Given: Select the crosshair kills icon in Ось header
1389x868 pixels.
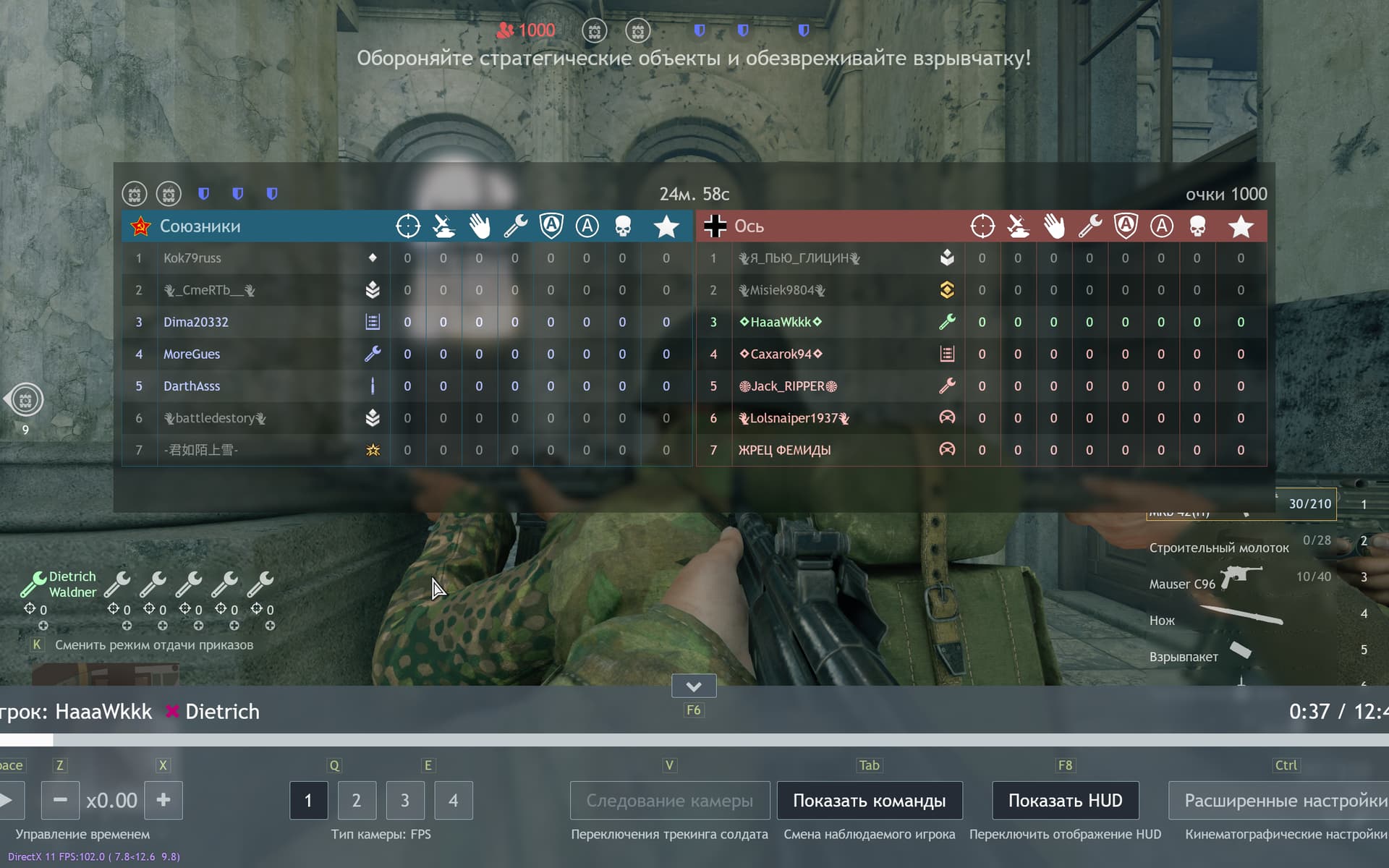Looking at the screenshot, I should click(x=982, y=226).
